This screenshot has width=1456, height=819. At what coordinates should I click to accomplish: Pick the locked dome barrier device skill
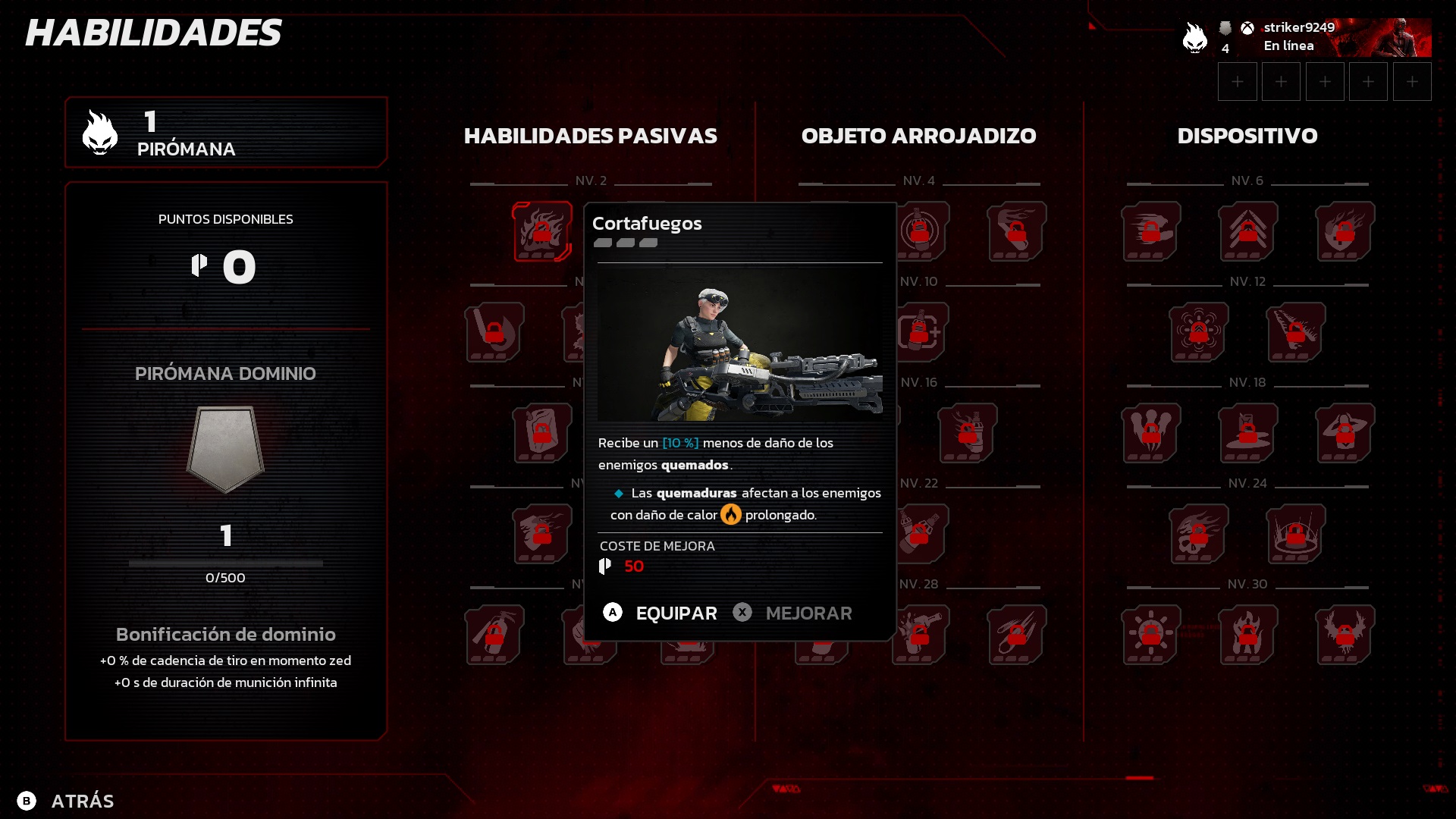(x=1296, y=534)
